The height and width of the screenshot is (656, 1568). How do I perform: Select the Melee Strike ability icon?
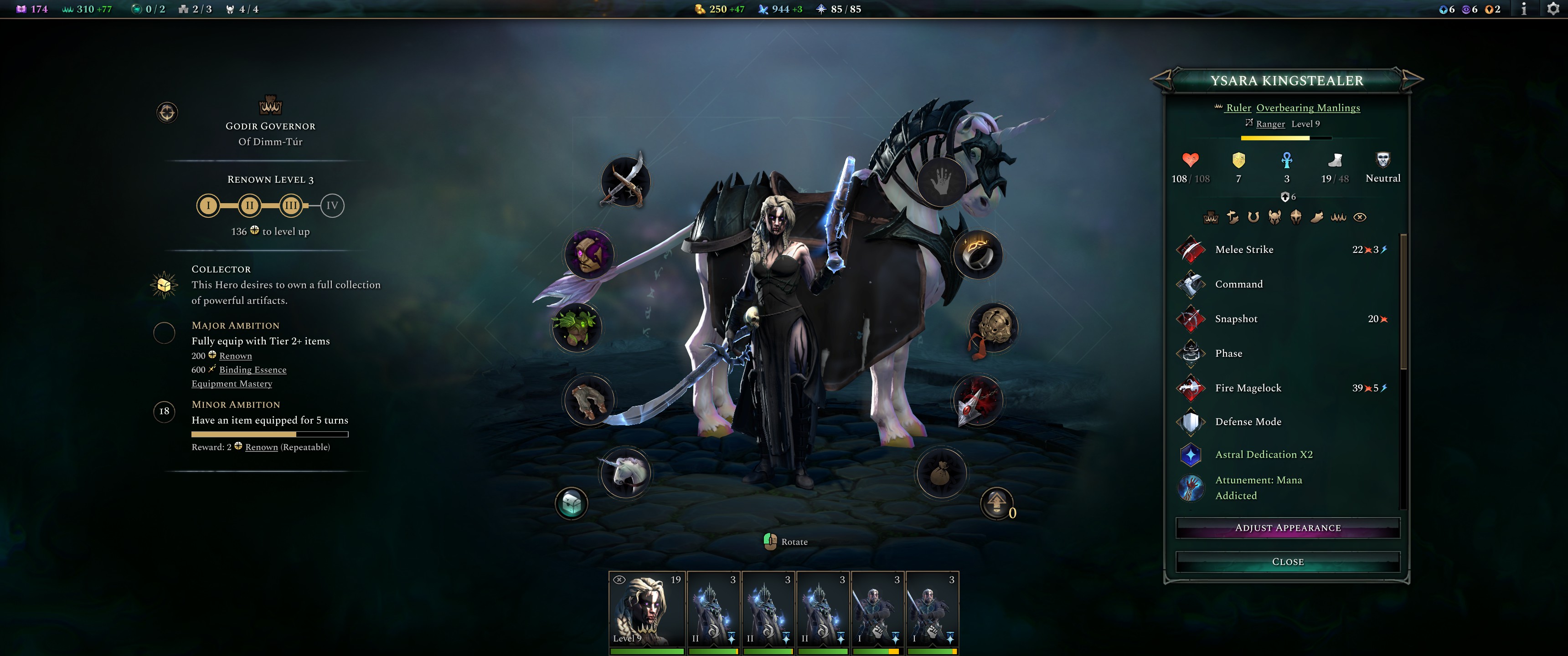click(x=1191, y=250)
